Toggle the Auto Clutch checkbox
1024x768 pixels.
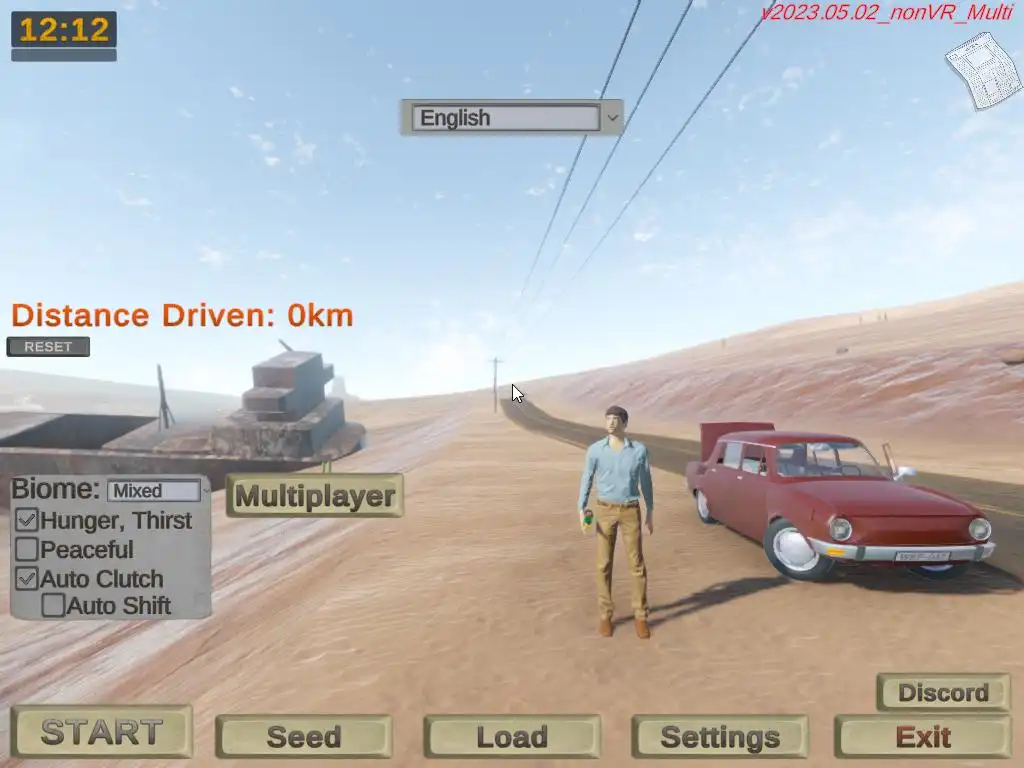pyautogui.click(x=27, y=578)
